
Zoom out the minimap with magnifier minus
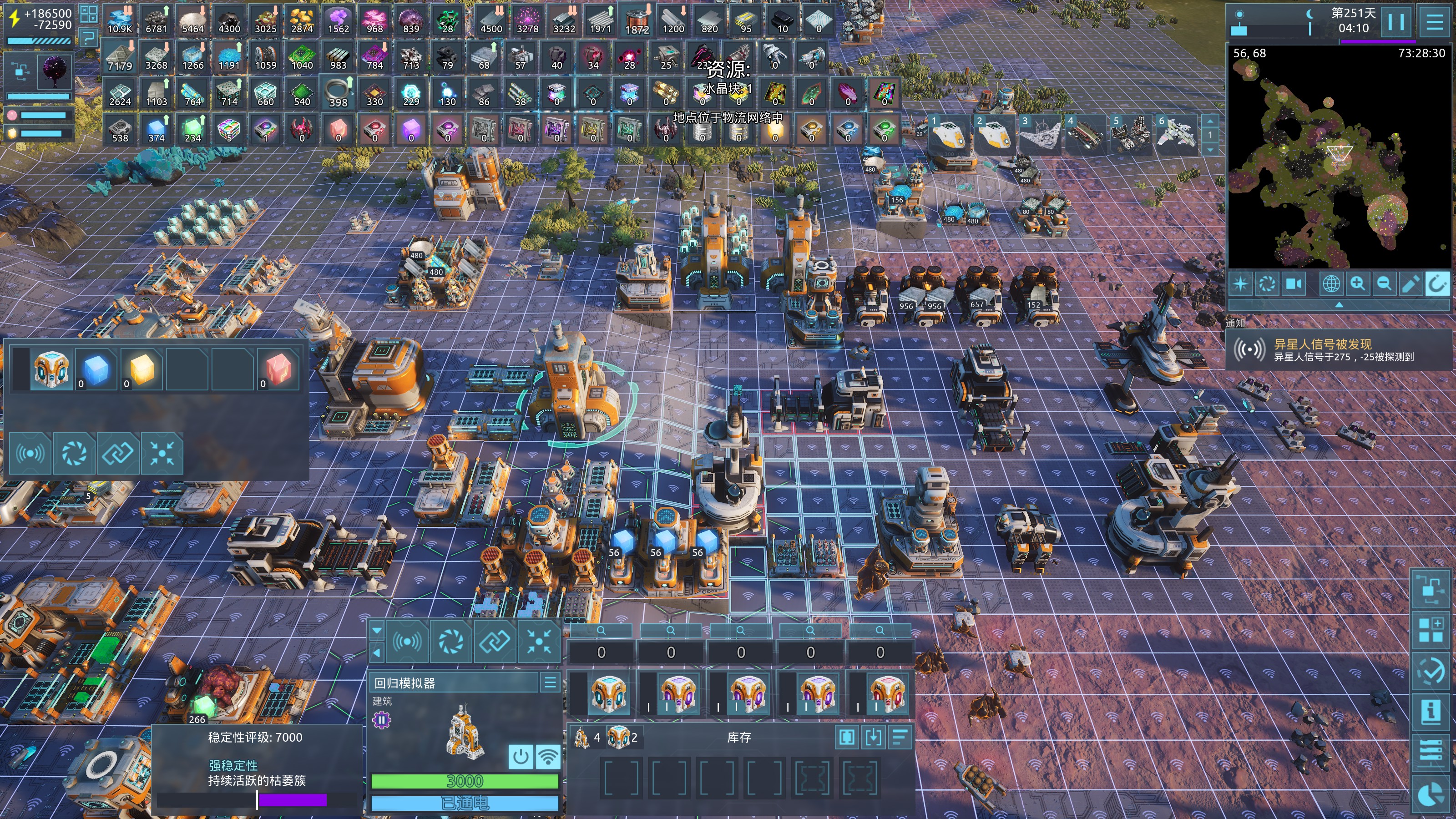click(1384, 283)
